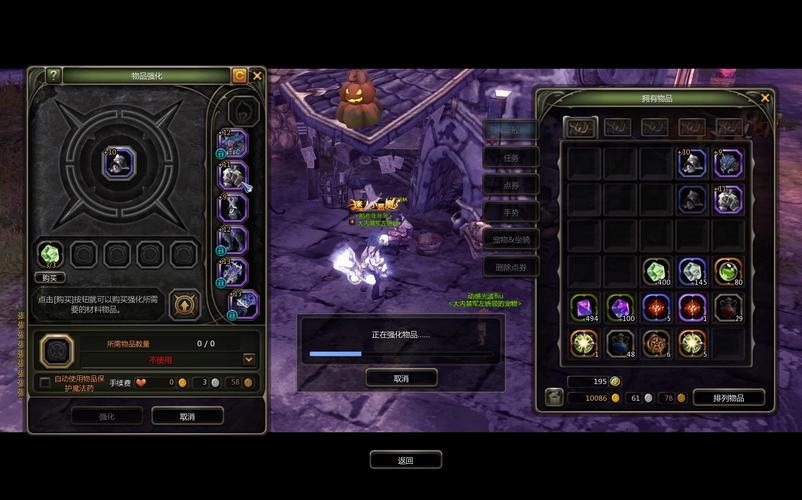Choose the green crystal enhancement material slot
802x500 pixels.
[50, 254]
